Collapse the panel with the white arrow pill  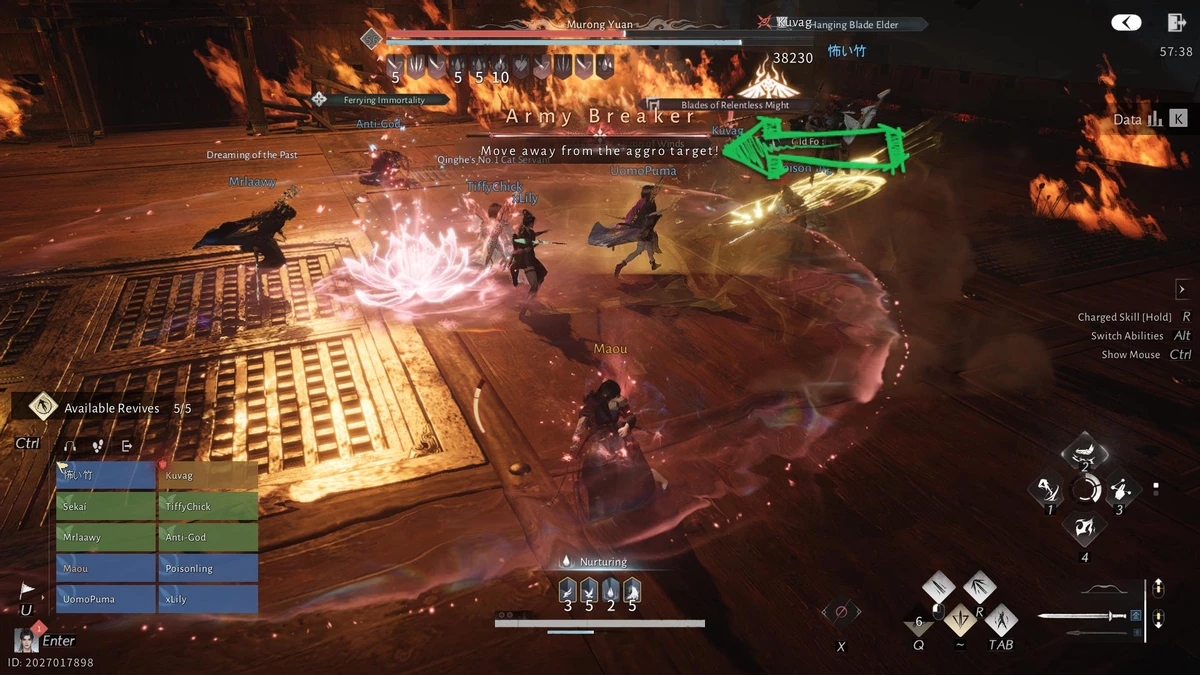point(1128,23)
